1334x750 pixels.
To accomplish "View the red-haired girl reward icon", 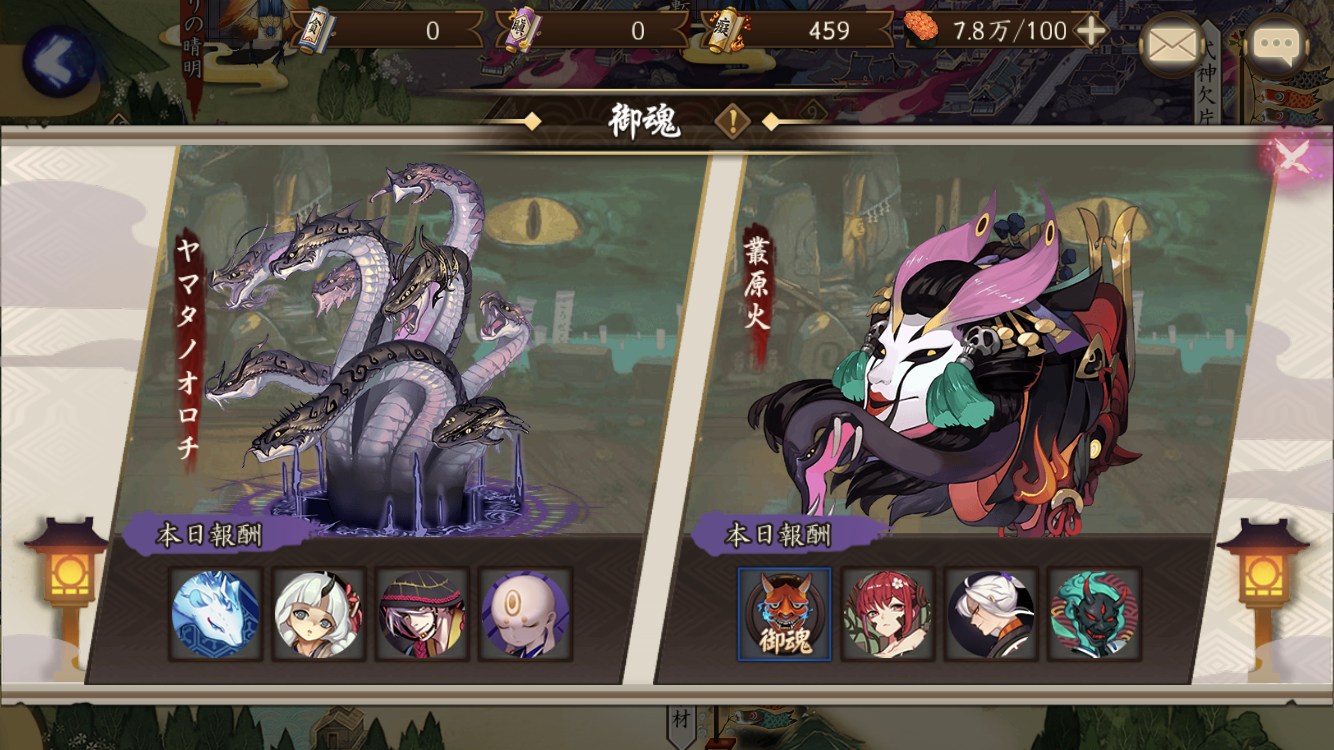I will click(888, 614).
